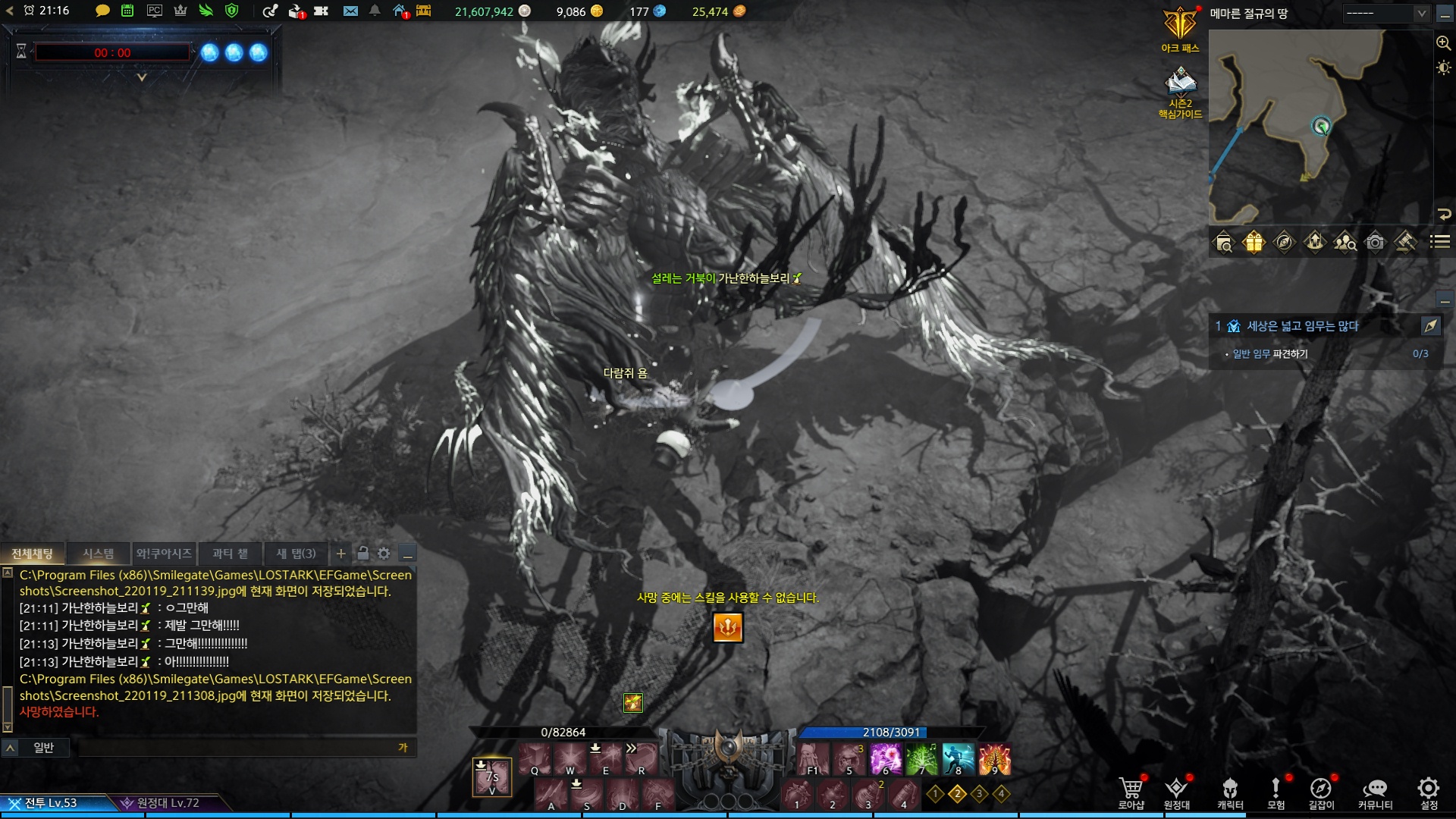Zoom the minimap with magnifier button
Viewport: 1456px width, 819px height.
click(1443, 43)
